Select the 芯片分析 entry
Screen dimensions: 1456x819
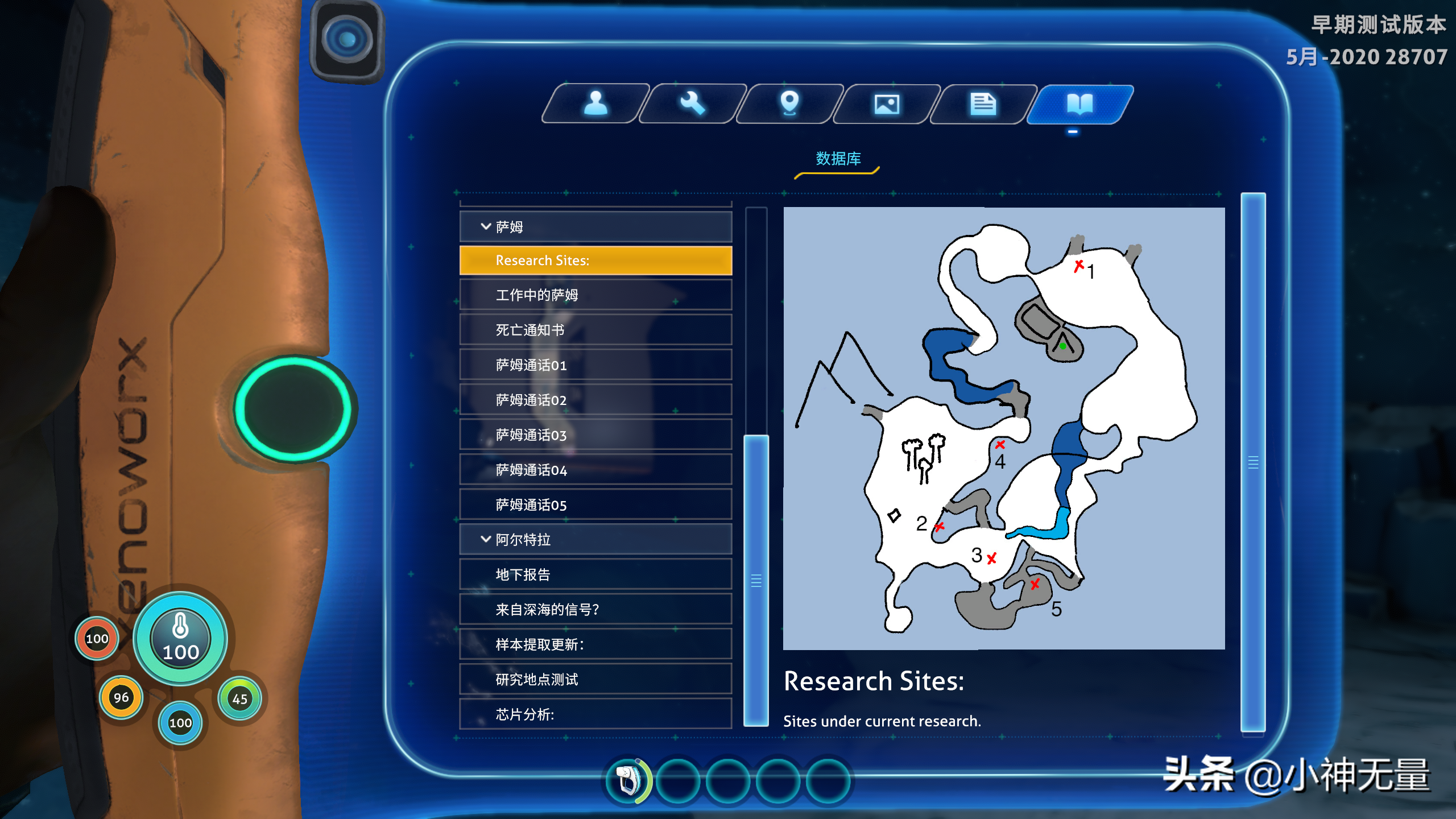point(595,715)
